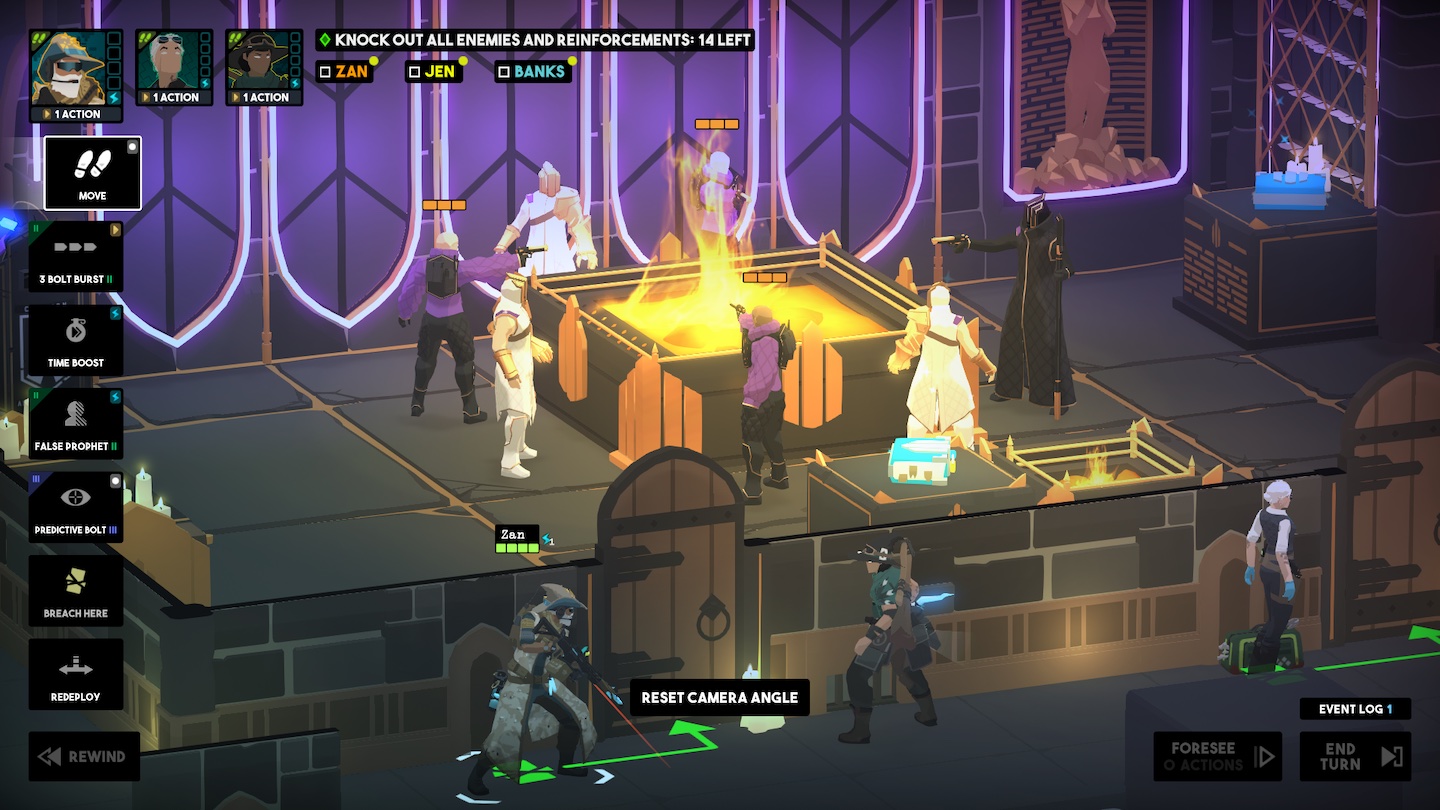Toggle the Jen objective checkbox
The height and width of the screenshot is (810, 1440).
414,72
